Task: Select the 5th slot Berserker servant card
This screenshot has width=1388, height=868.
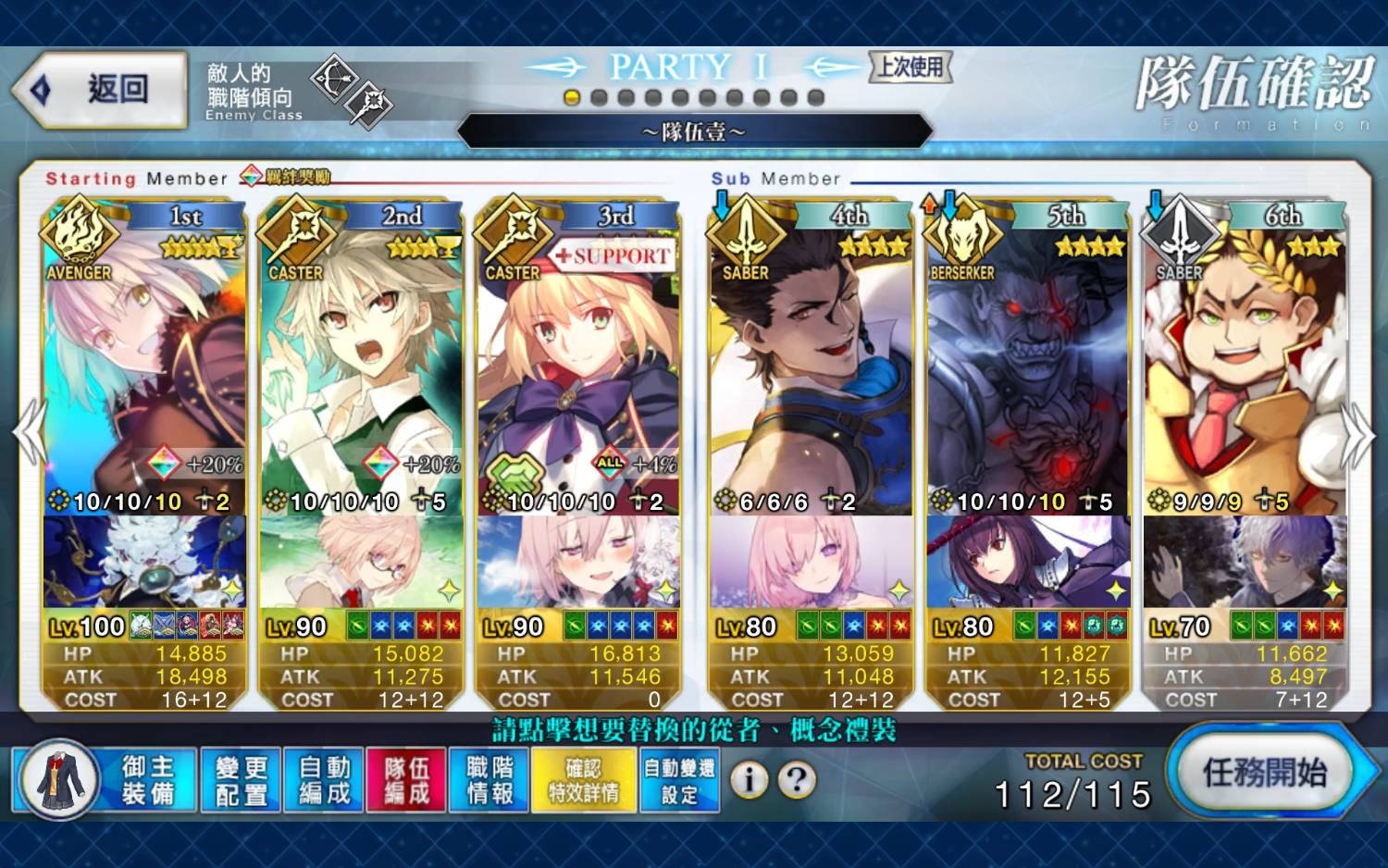Action: tap(1028, 361)
